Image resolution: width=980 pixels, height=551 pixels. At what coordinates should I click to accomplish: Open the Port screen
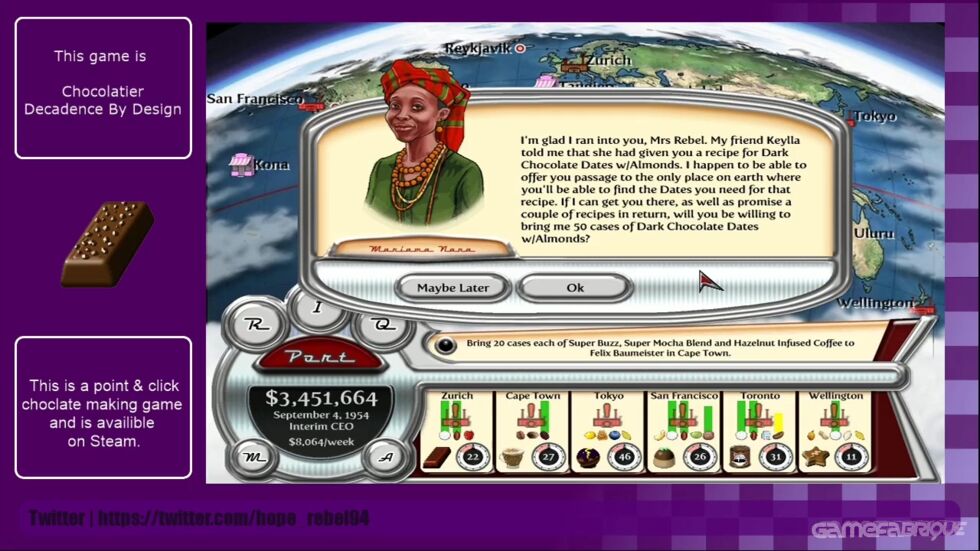click(x=318, y=357)
